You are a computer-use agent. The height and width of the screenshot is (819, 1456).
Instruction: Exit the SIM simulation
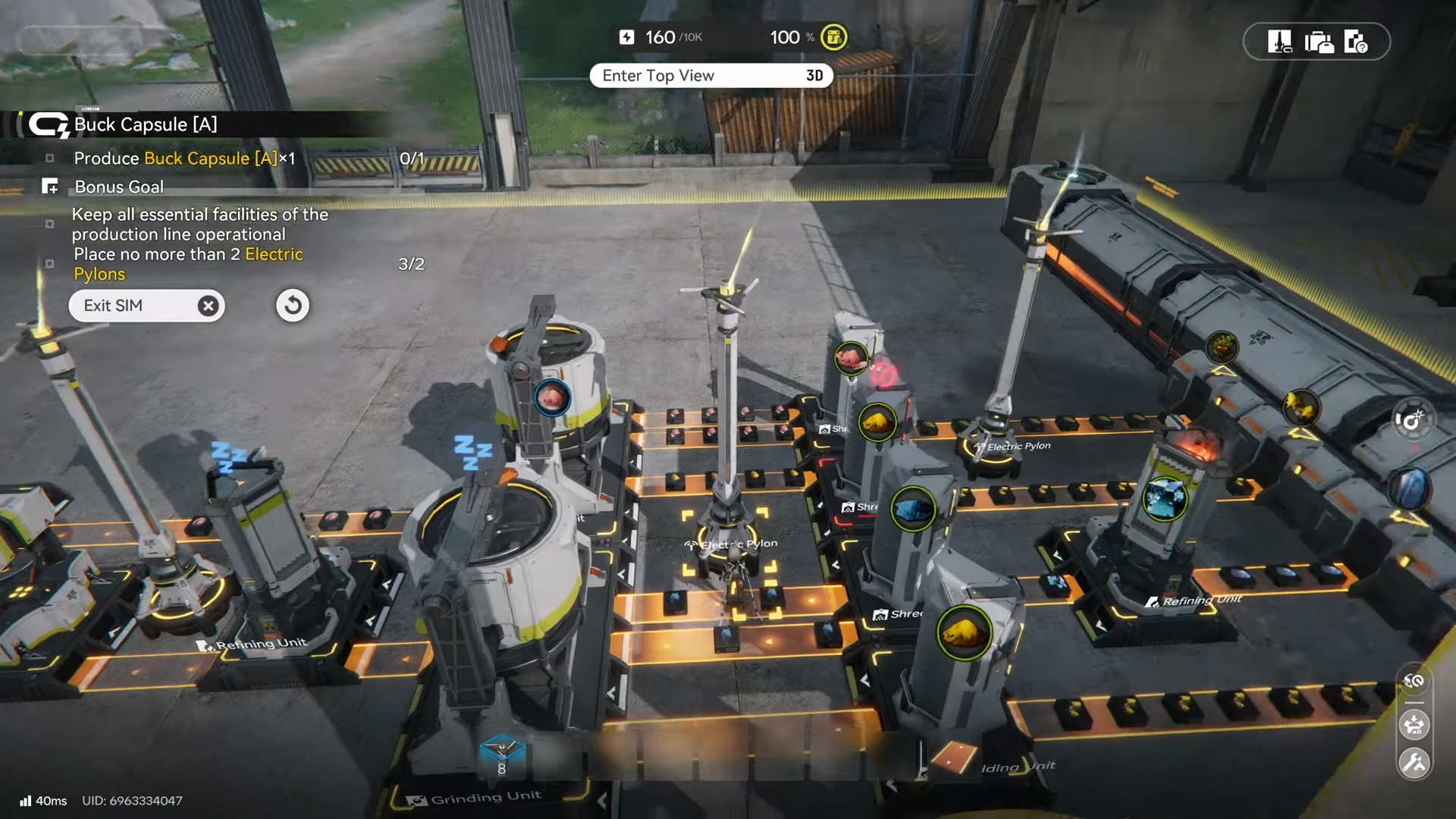click(146, 306)
